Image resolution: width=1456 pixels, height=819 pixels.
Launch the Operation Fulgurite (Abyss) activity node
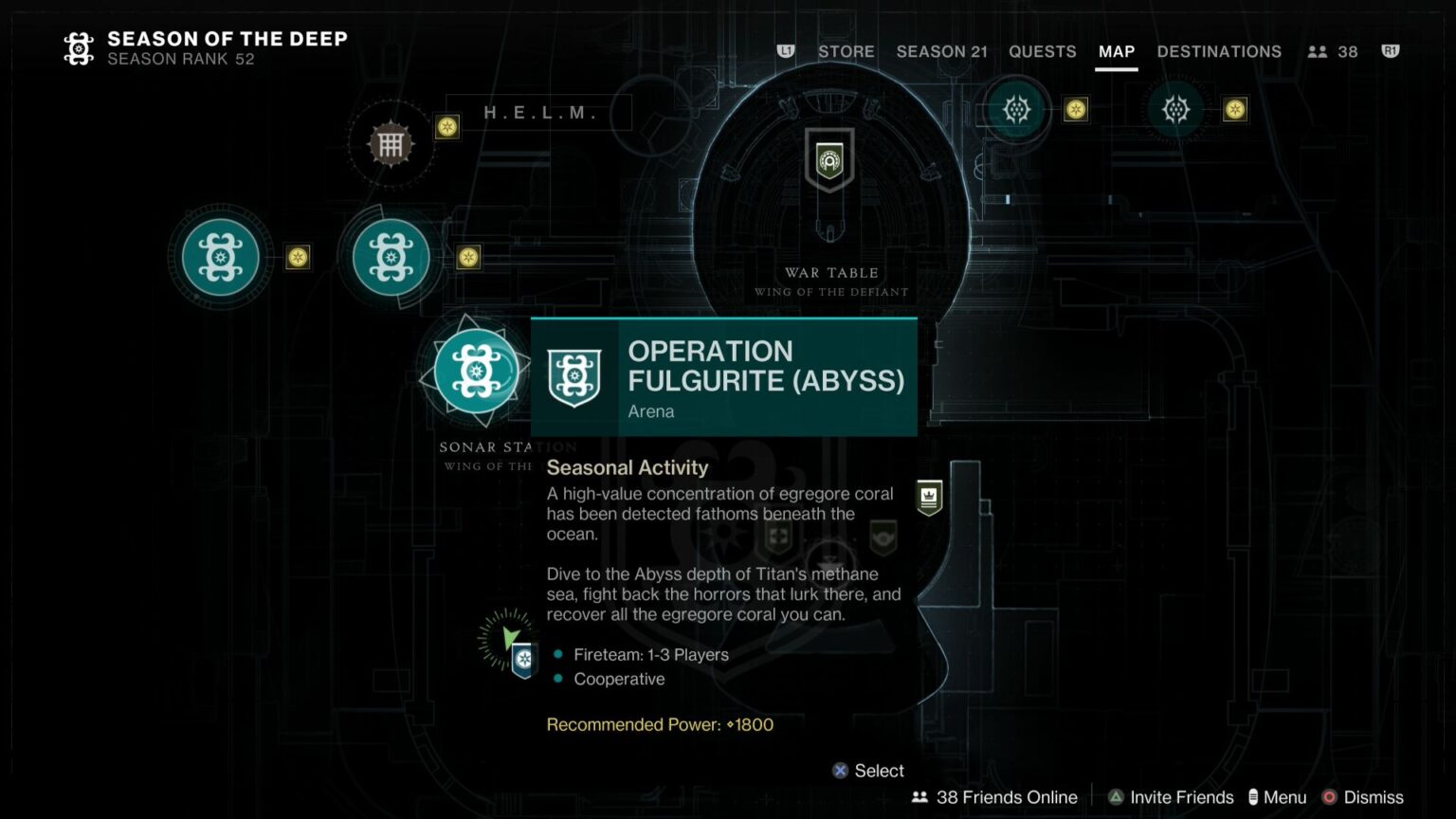click(x=476, y=372)
